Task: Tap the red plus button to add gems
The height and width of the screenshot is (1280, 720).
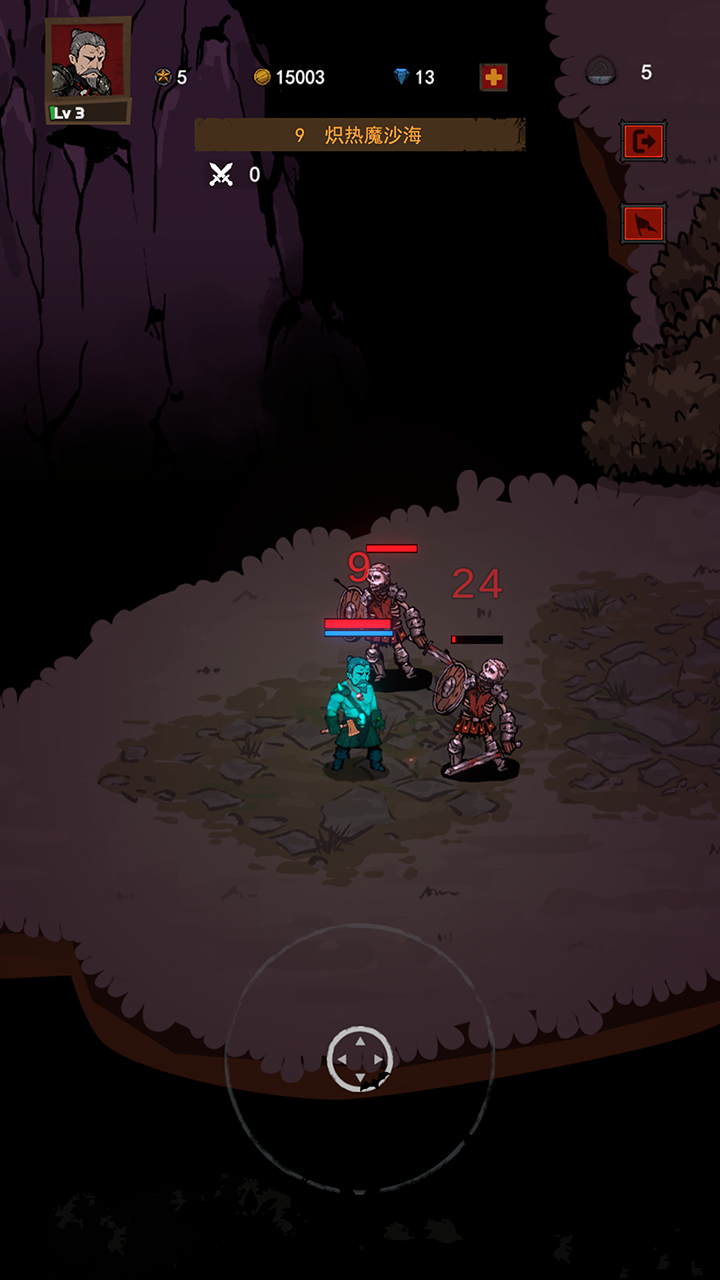Action: tap(493, 77)
